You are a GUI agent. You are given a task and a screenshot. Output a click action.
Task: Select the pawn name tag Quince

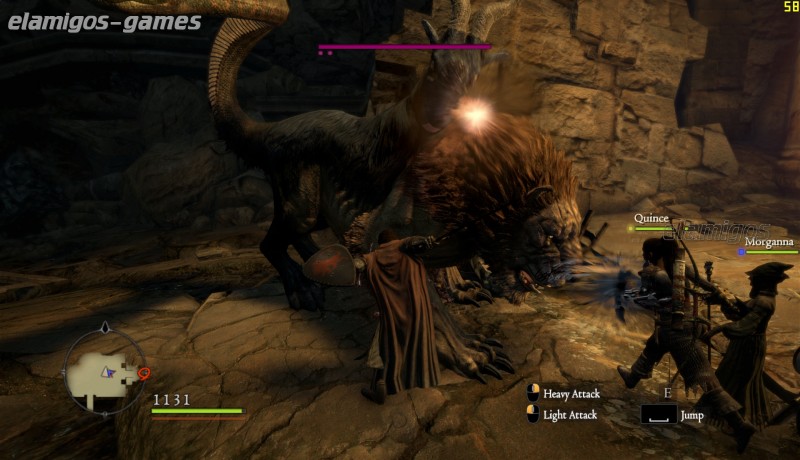(x=651, y=218)
